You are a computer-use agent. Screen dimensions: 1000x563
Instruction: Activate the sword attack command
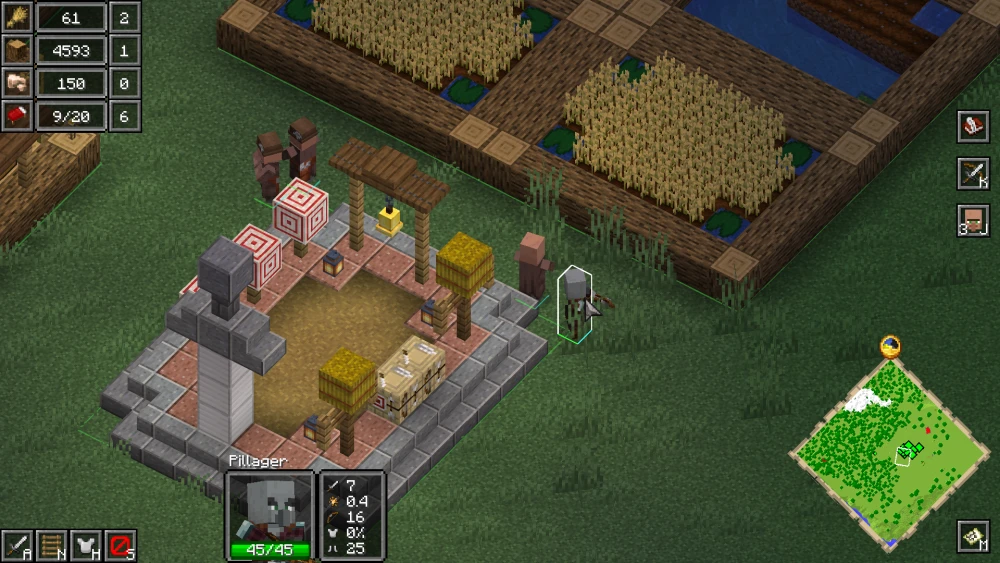tap(17, 545)
